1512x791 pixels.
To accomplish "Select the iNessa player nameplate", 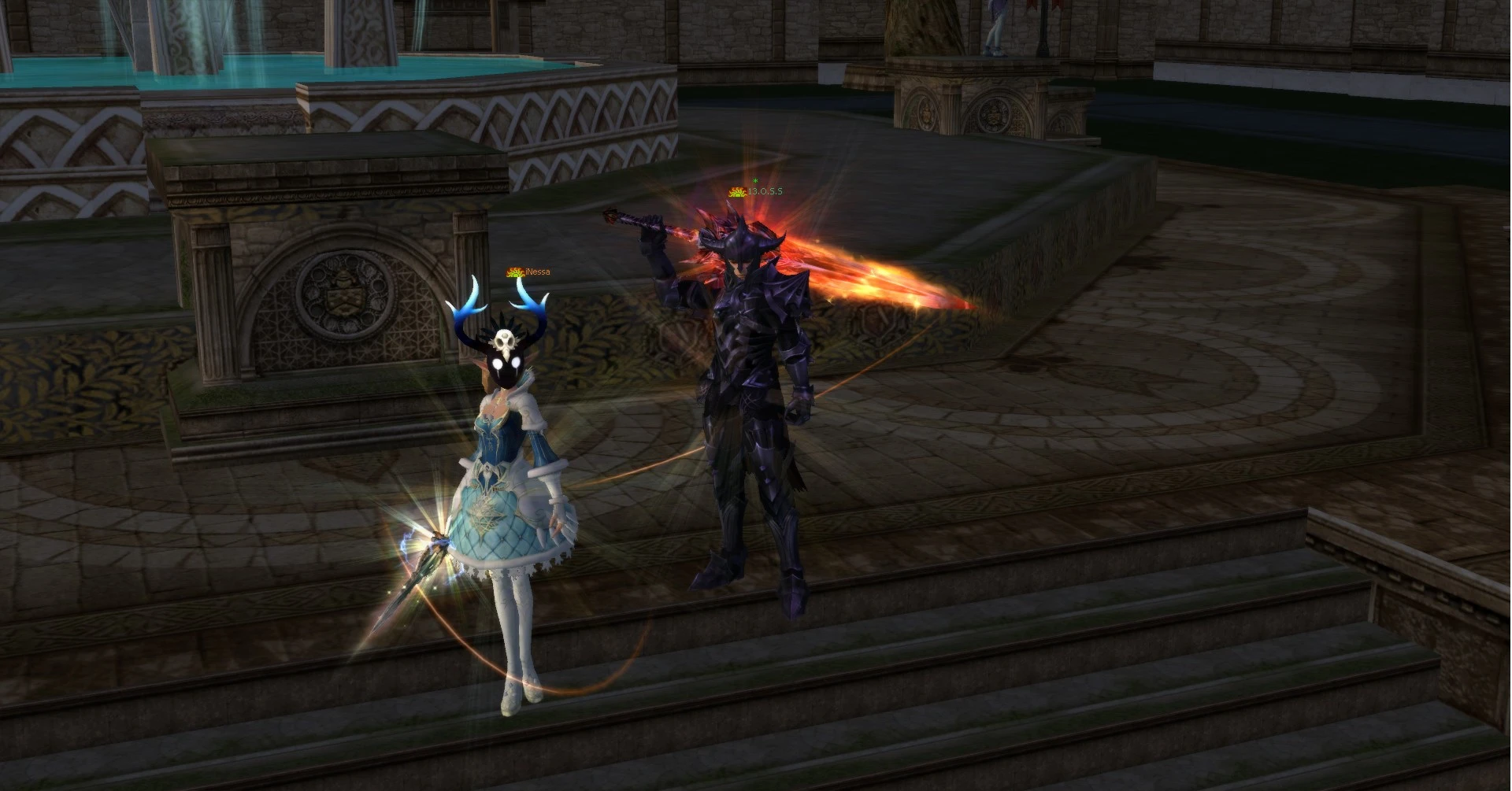I will [x=536, y=272].
